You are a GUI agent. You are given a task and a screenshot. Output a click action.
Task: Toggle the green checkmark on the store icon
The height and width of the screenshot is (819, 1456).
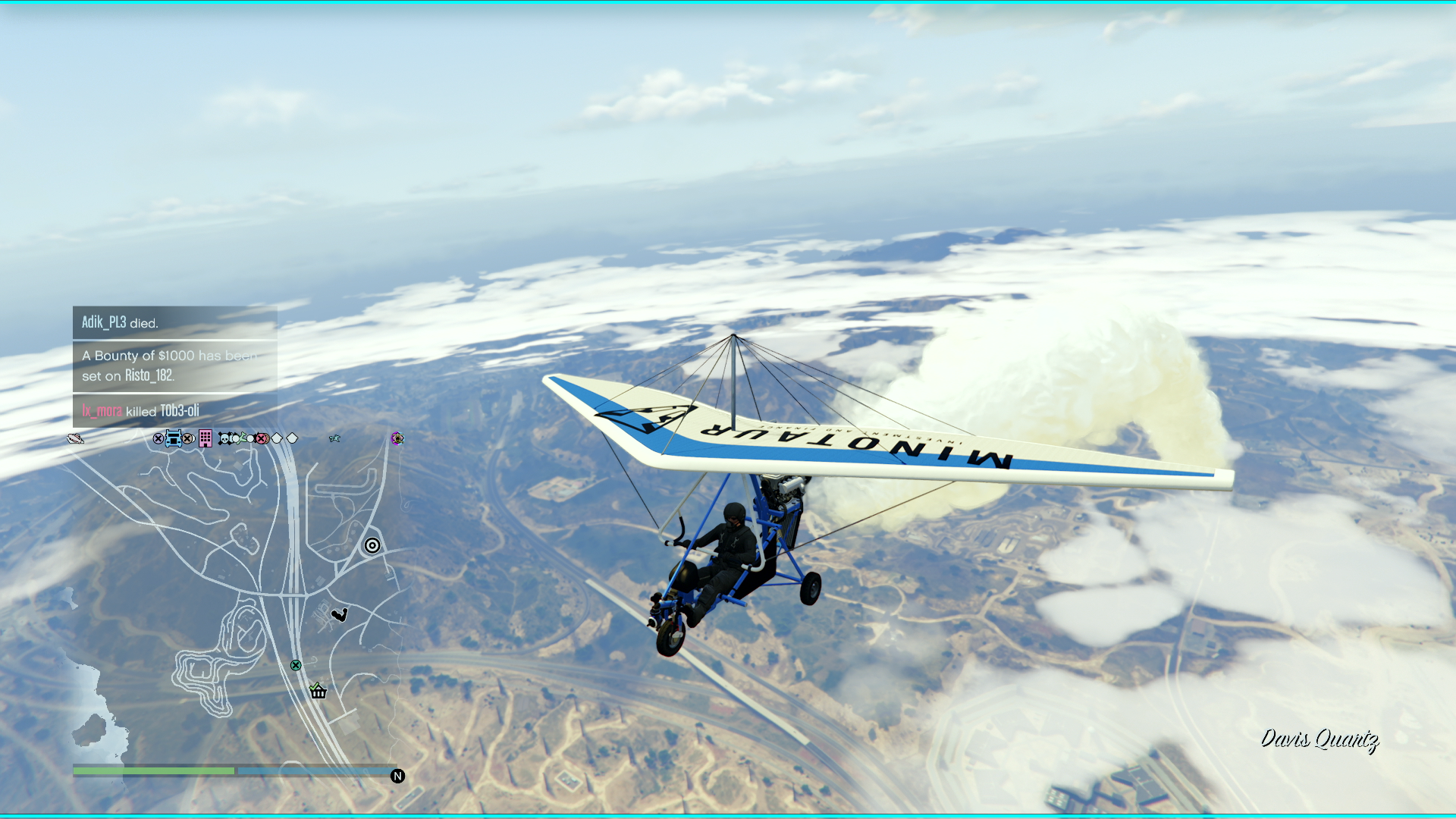313,687
